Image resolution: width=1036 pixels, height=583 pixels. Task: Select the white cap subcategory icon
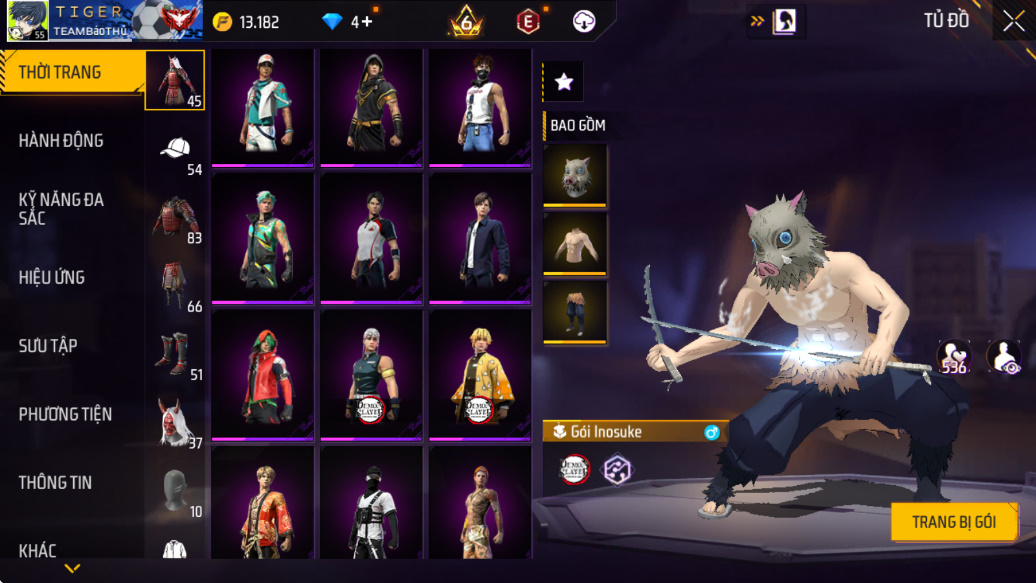coord(175,148)
